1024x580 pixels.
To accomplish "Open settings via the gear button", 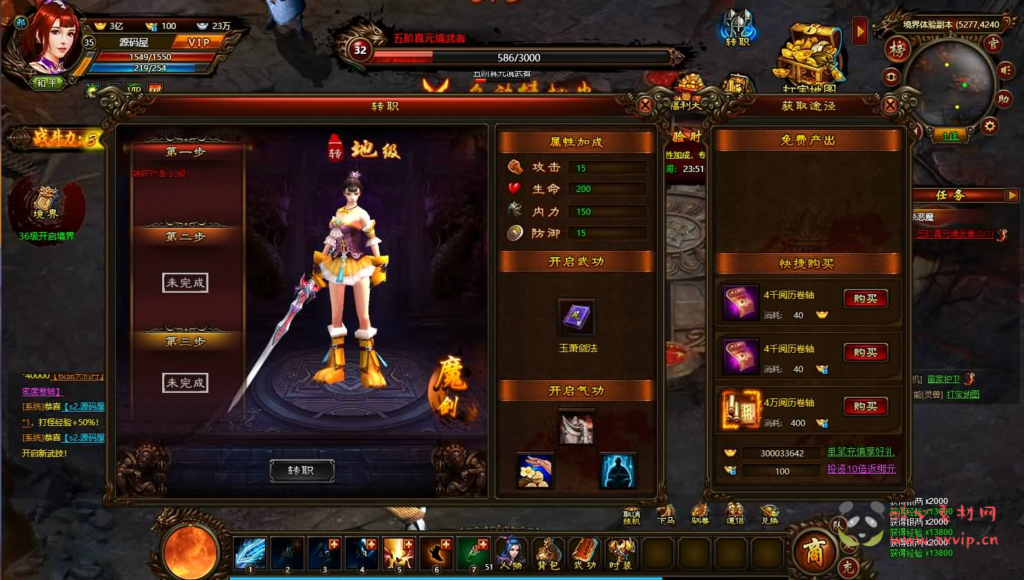I will (989, 125).
